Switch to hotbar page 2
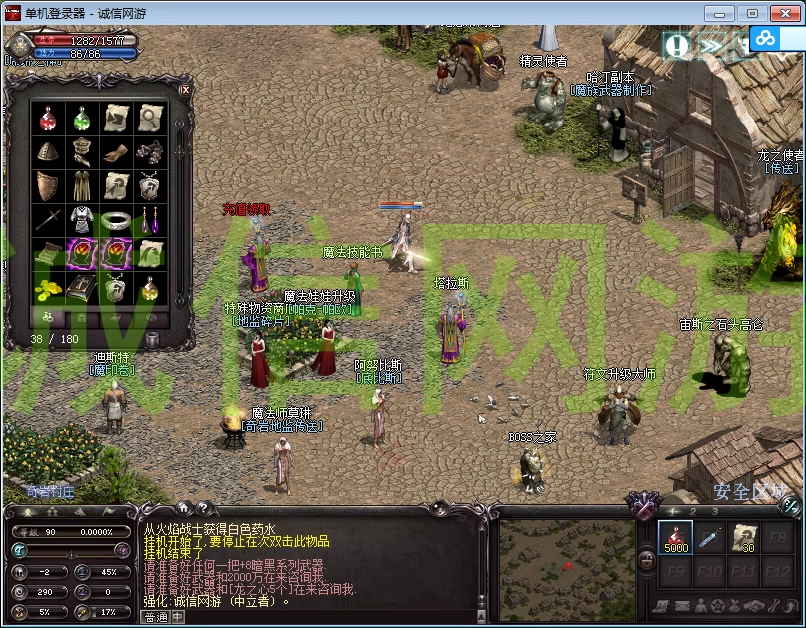This screenshot has height=628, width=806. pos(694,512)
